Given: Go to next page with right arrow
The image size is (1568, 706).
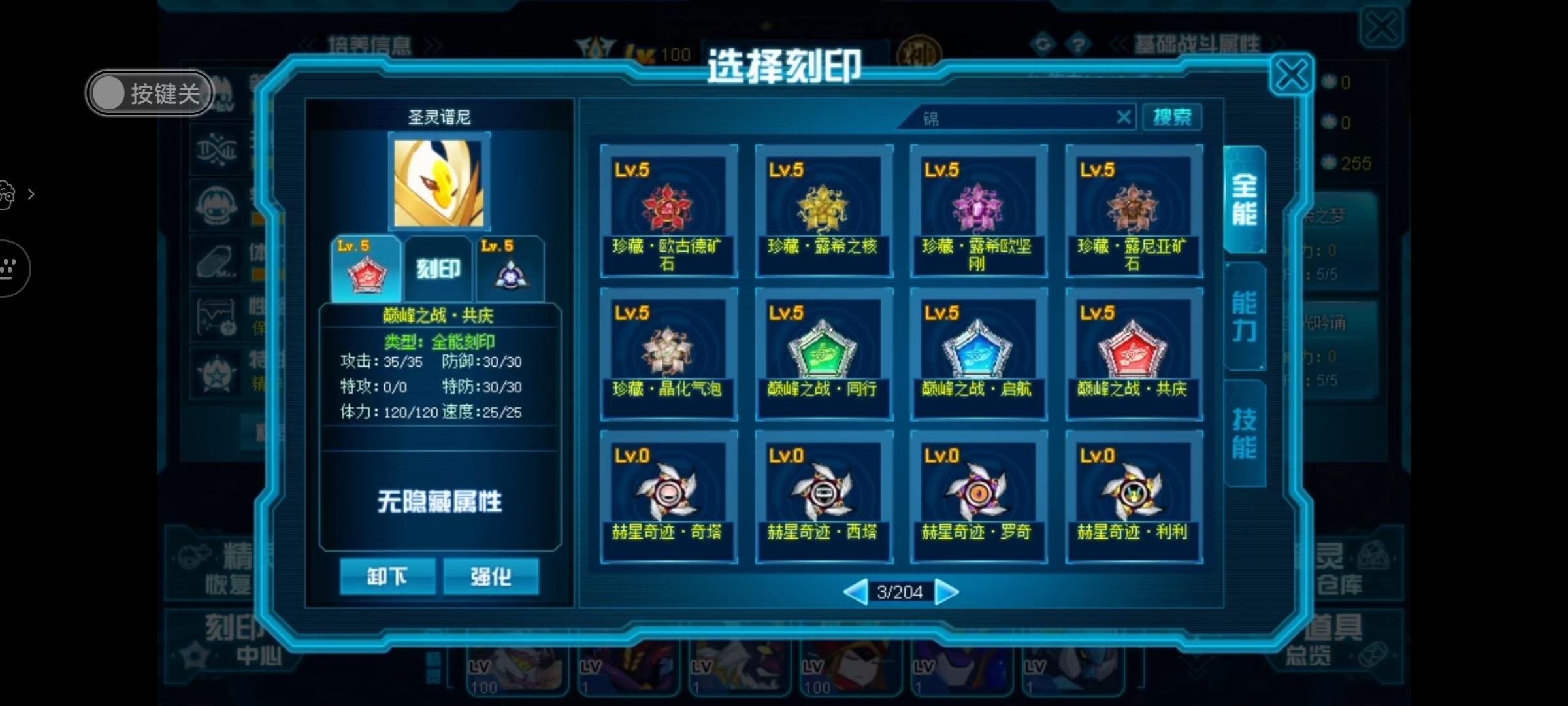Looking at the screenshot, I should pyautogui.click(x=947, y=592).
